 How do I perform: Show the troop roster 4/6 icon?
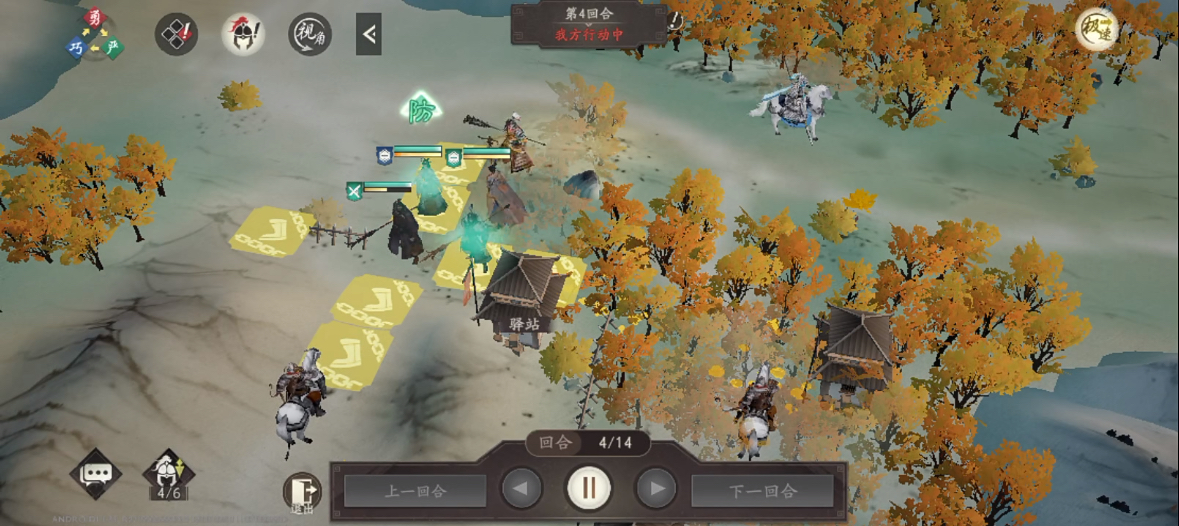[x=168, y=474]
